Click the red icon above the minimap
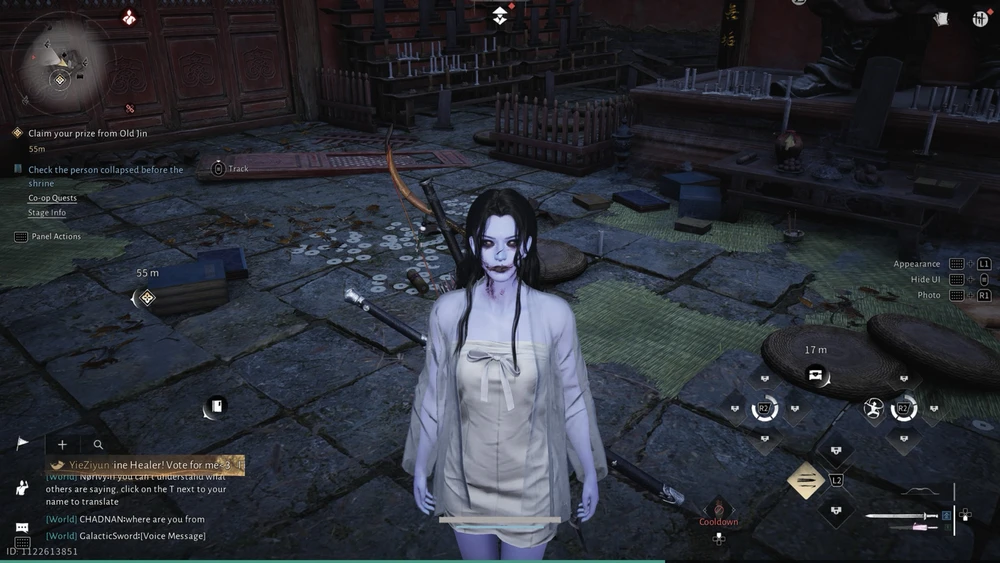1000x563 pixels. click(x=129, y=17)
